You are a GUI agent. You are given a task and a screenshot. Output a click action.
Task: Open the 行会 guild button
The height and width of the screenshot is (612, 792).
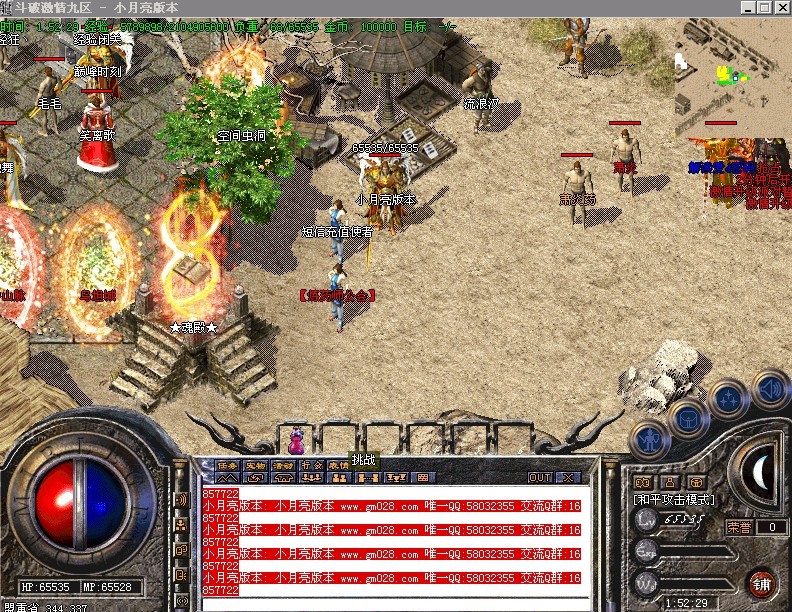[312, 465]
